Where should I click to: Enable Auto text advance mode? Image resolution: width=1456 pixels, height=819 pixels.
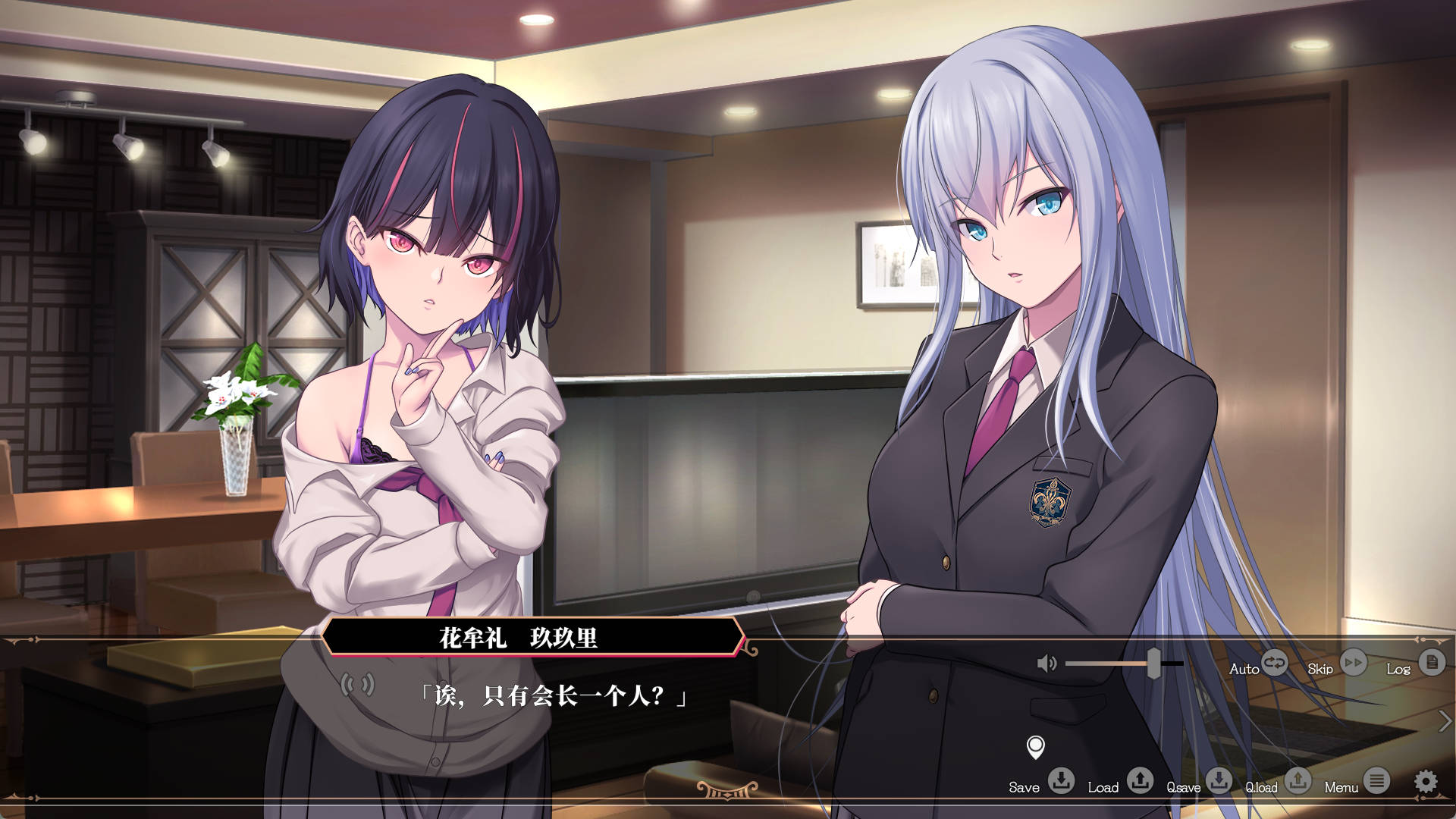[1274, 663]
